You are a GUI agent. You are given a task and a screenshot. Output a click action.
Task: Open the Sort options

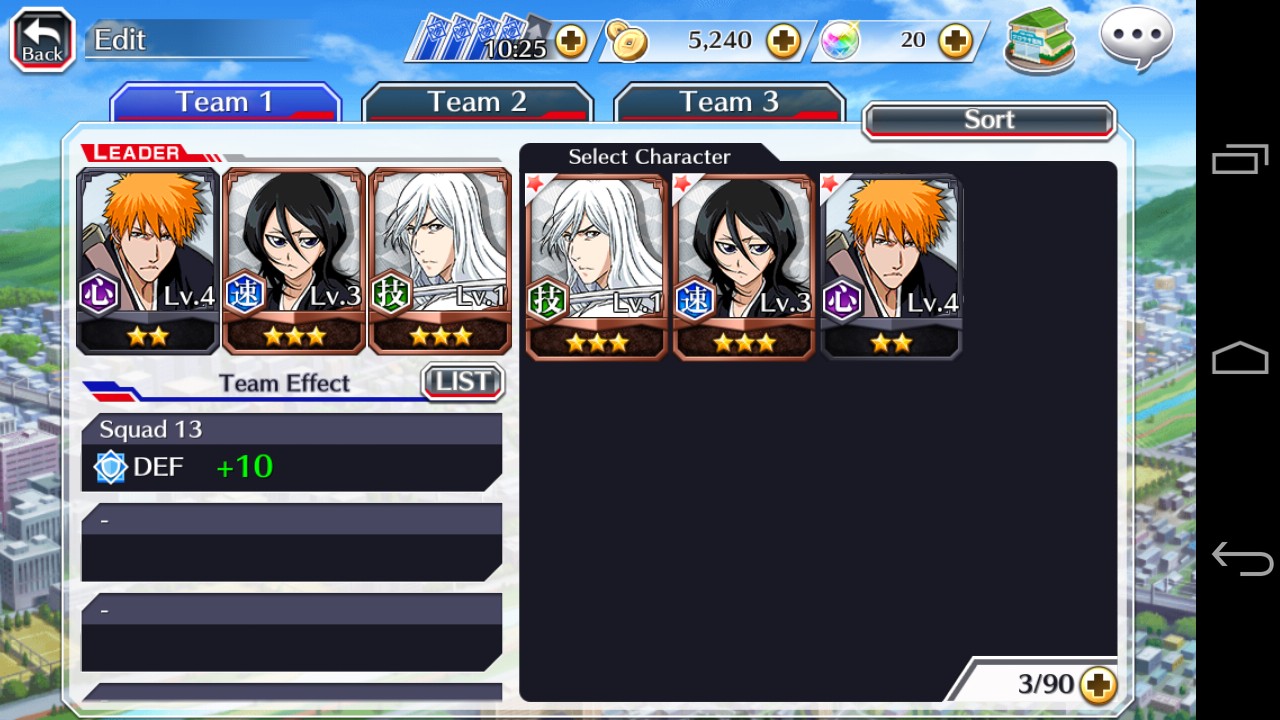pos(988,120)
